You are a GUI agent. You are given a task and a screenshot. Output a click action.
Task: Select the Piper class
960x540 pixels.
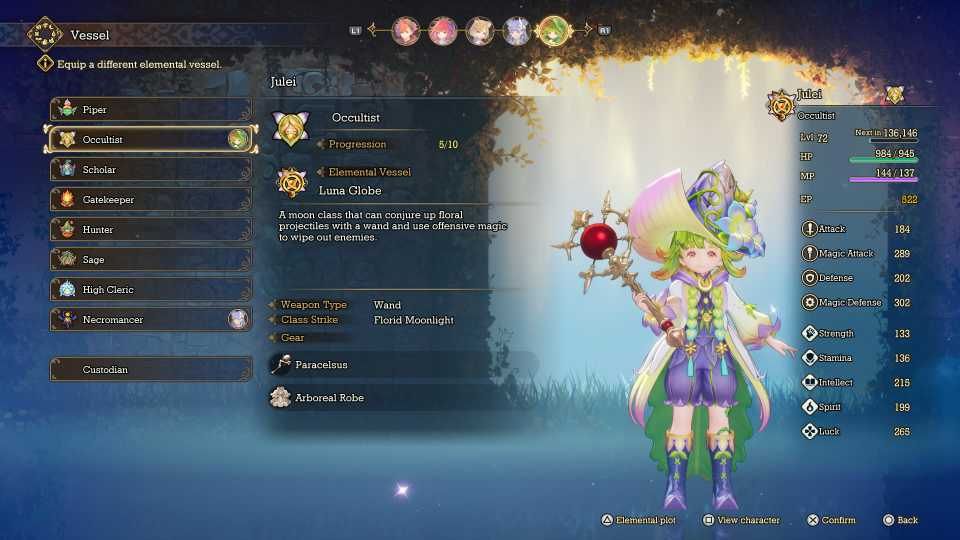click(150, 109)
